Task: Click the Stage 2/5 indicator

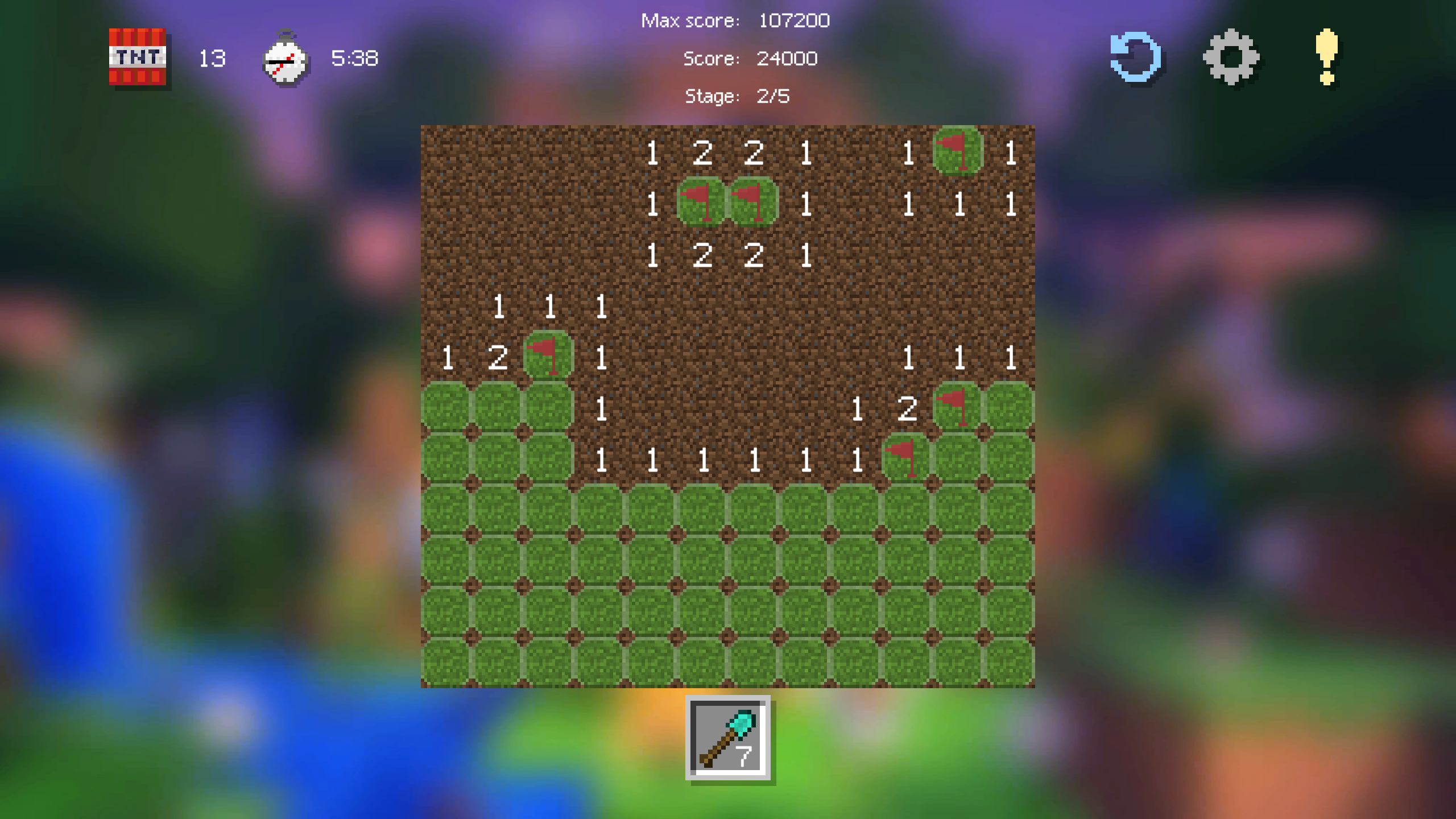Action: coord(737,96)
